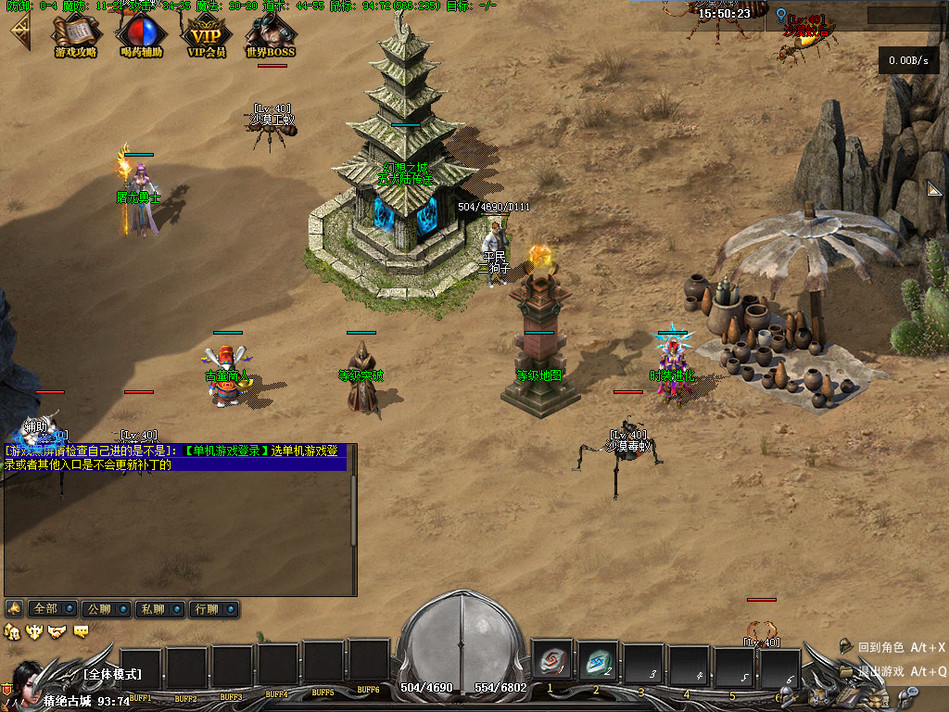The image size is (949, 712).
Task: Click the small arrow on the right edge
Action: pyautogui.click(x=934, y=189)
